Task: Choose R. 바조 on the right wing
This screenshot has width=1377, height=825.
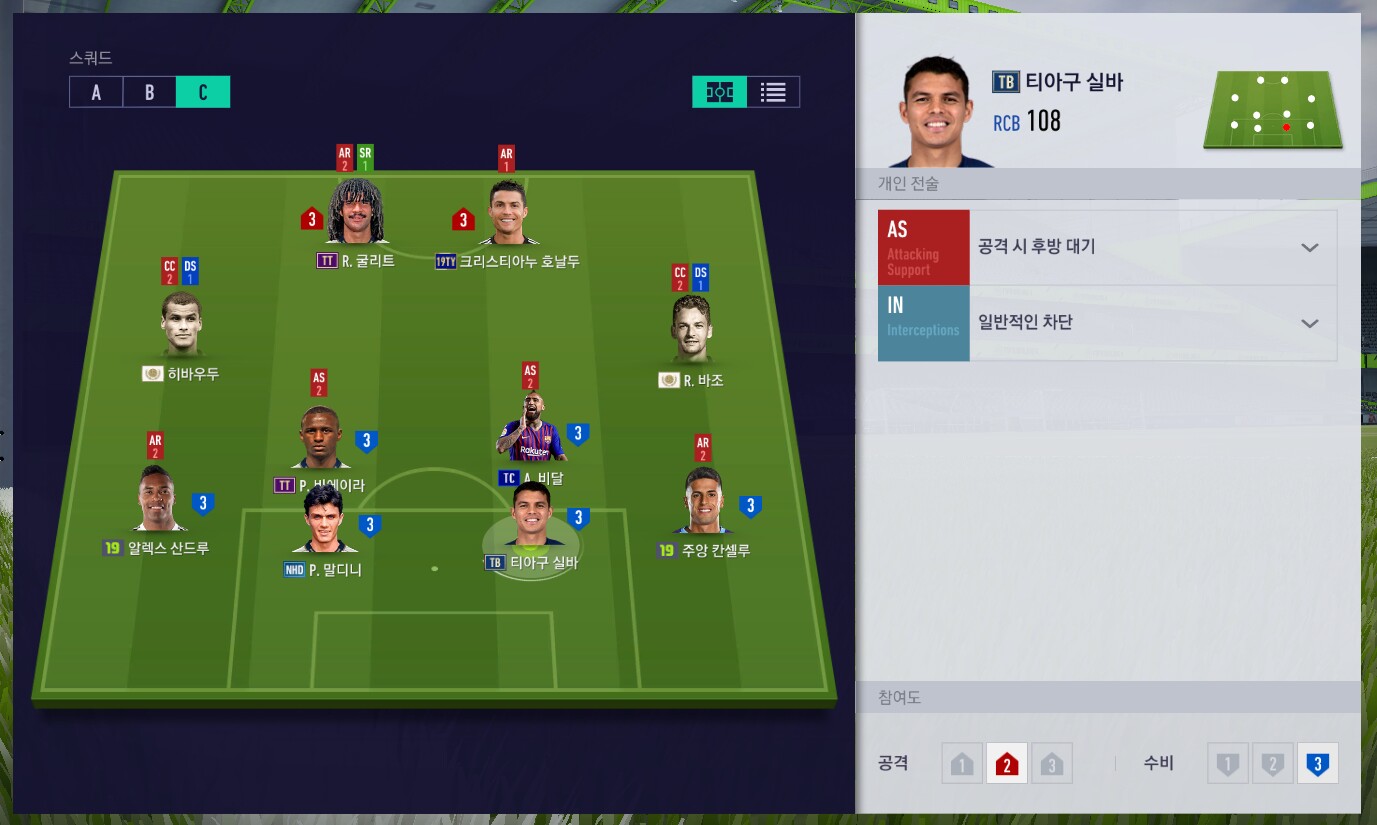Action: 692,330
